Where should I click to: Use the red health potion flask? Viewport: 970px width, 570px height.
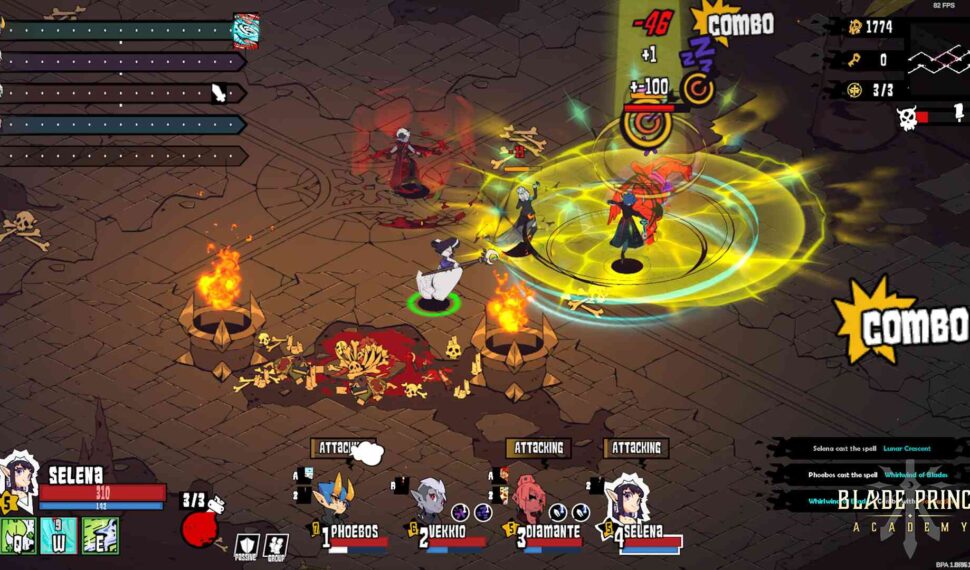pos(200,528)
